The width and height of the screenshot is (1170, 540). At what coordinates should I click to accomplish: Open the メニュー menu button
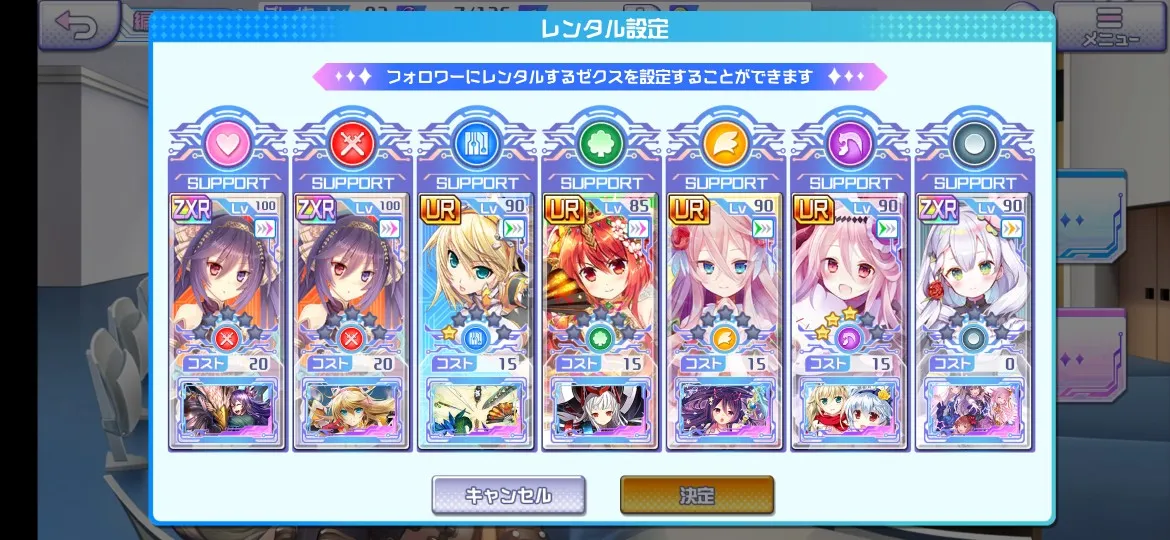(1110, 27)
